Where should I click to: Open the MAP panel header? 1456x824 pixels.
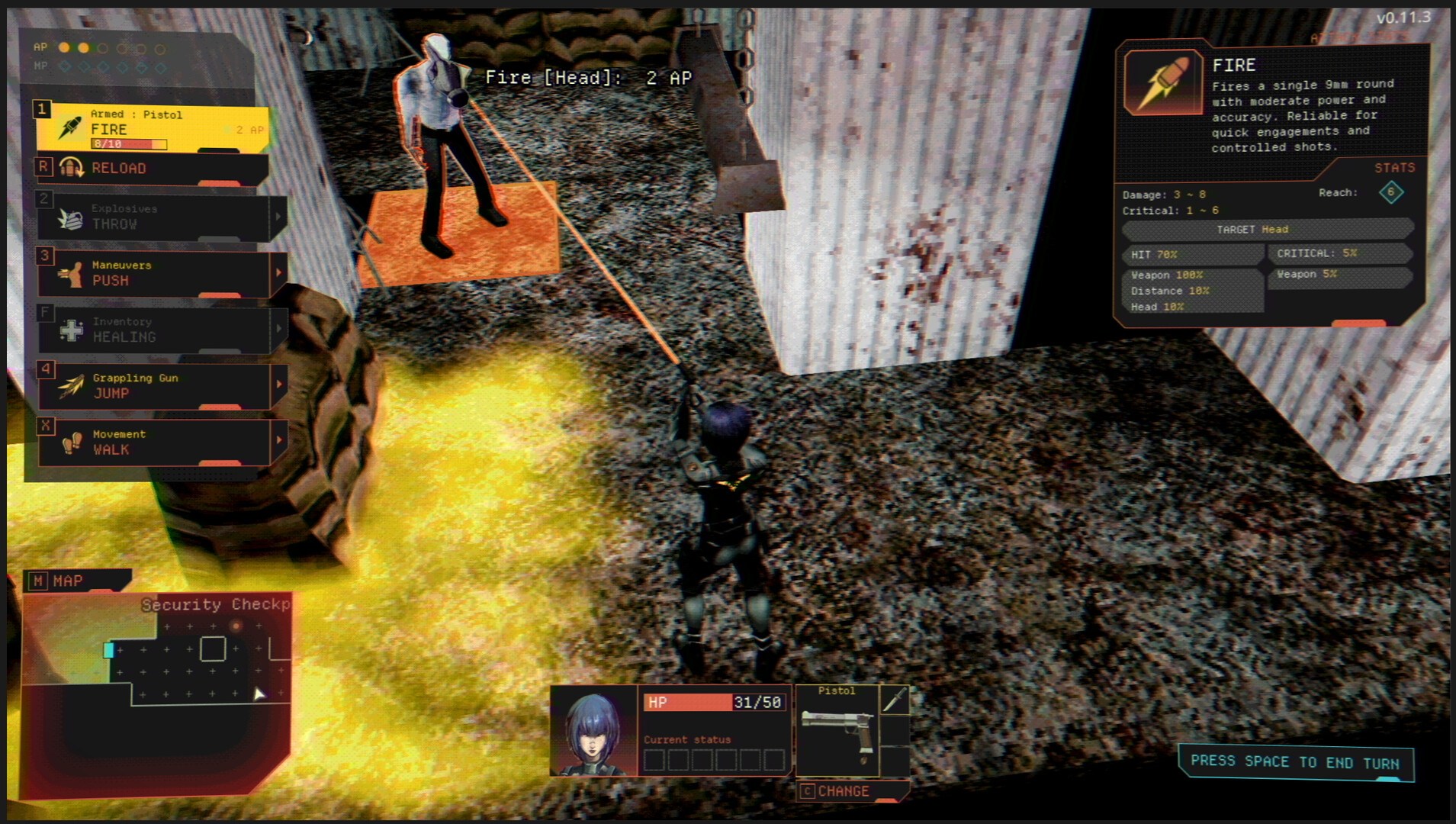coord(76,581)
